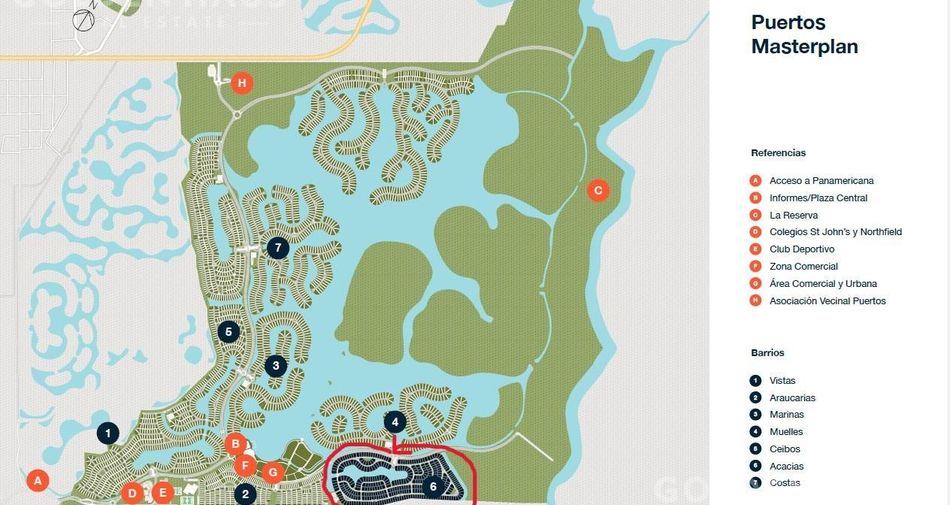
Task: Select the orange D marker on the map
Action: [132, 492]
